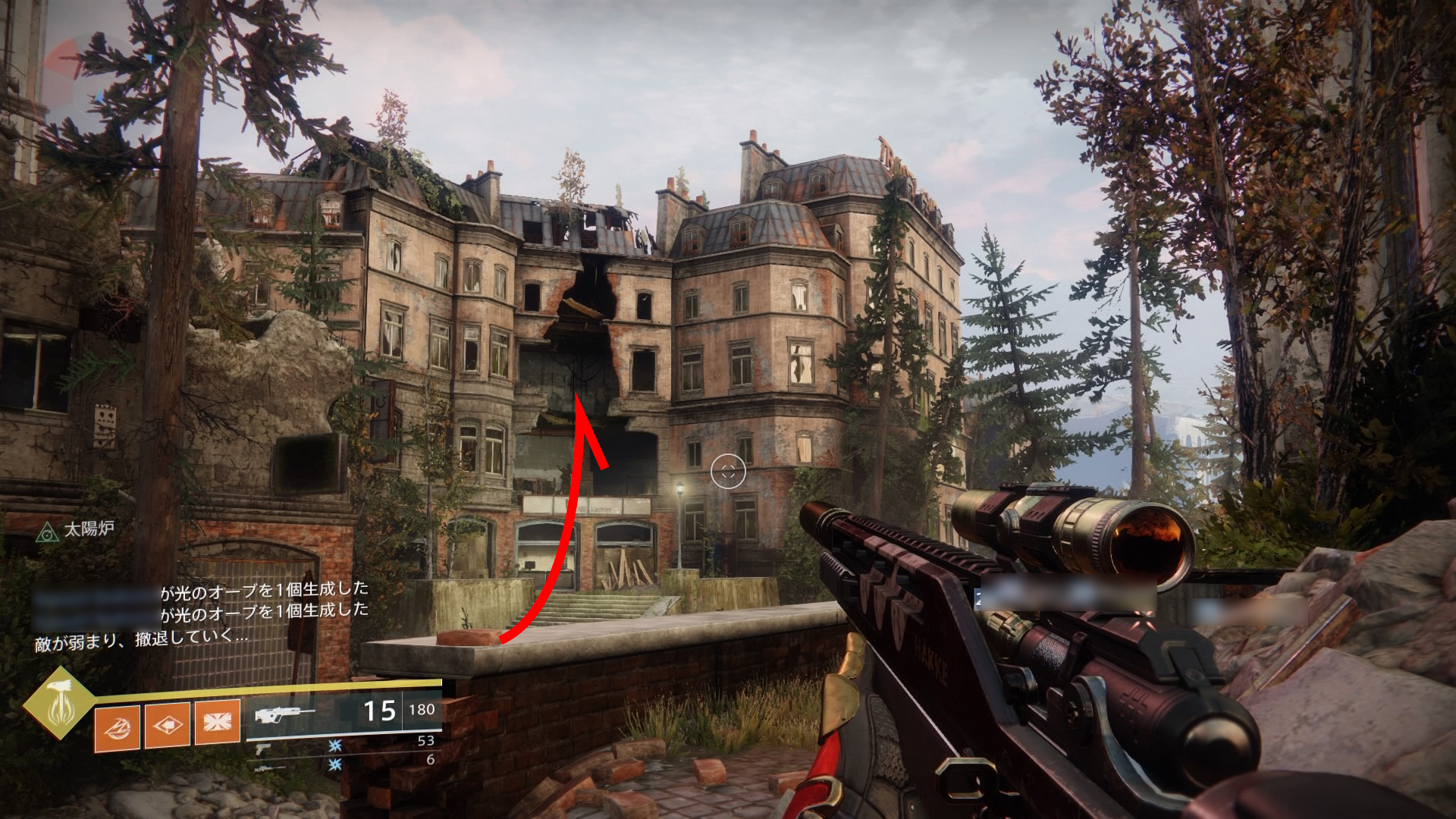Use the grenade ability icon
1456x819 pixels.
point(117,727)
